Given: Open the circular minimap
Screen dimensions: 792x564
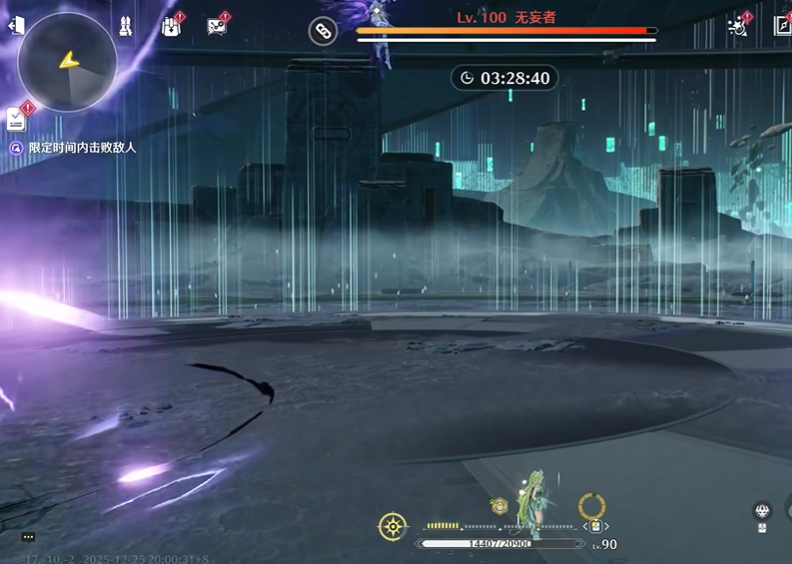Looking at the screenshot, I should coord(67,62).
